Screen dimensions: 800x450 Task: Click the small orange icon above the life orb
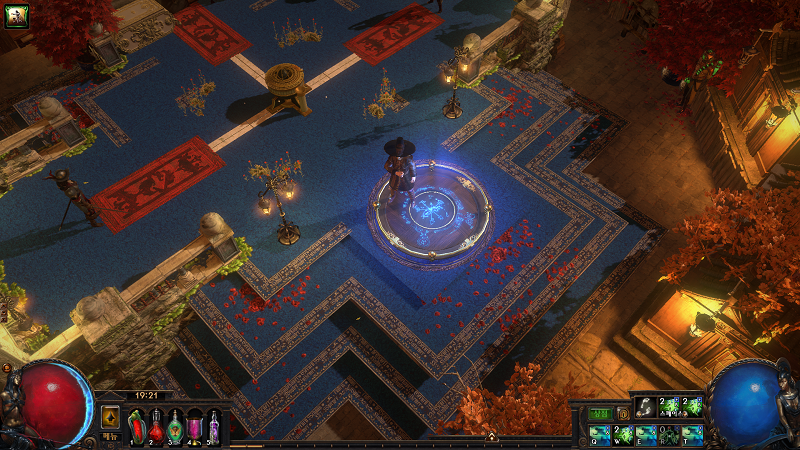pos(8,368)
